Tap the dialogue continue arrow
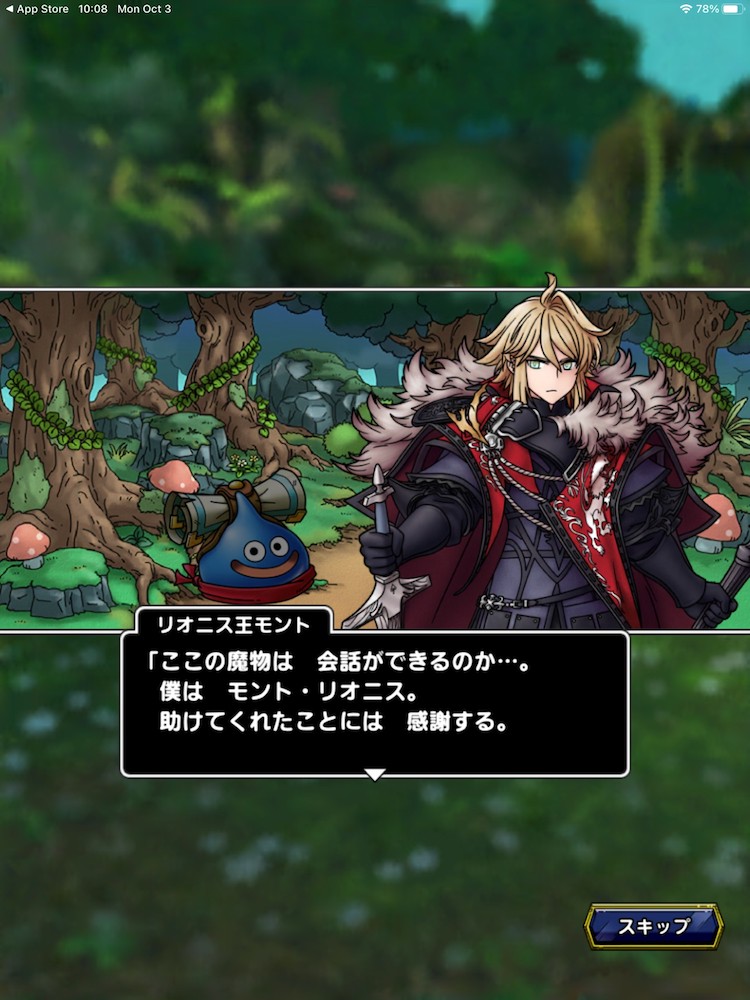Viewport: 750px width, 1000px height. (375, 774)
